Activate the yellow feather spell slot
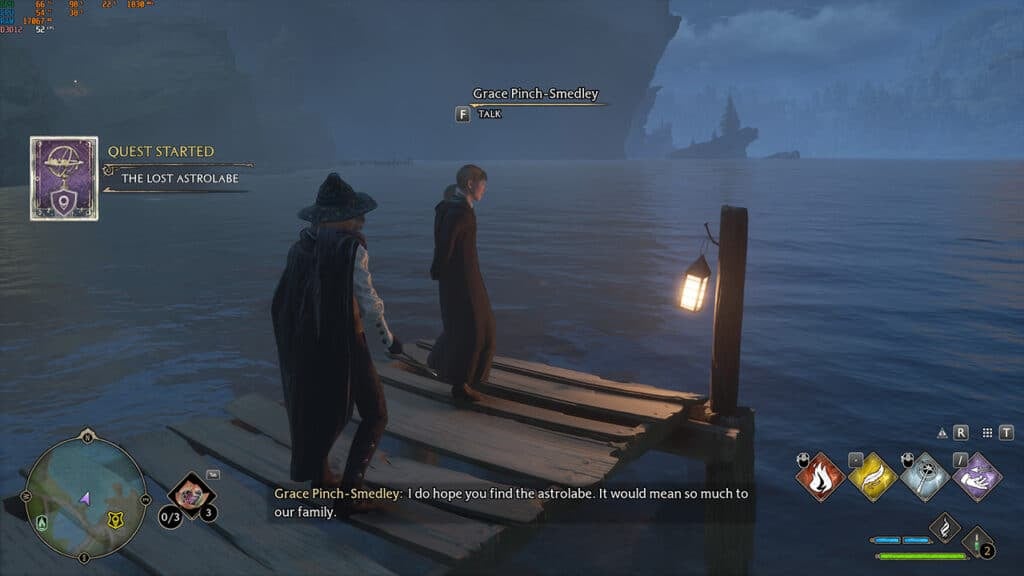 click(x=872, y=477)
